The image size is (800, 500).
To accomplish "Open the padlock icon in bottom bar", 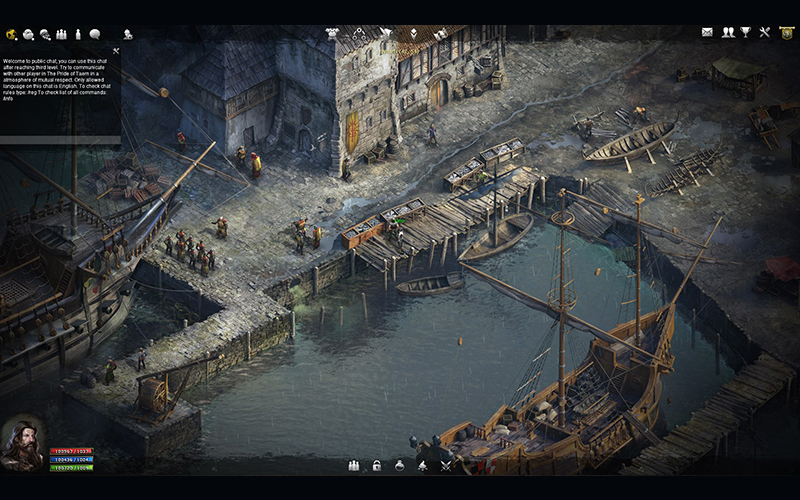I will (x=377, y=465).
